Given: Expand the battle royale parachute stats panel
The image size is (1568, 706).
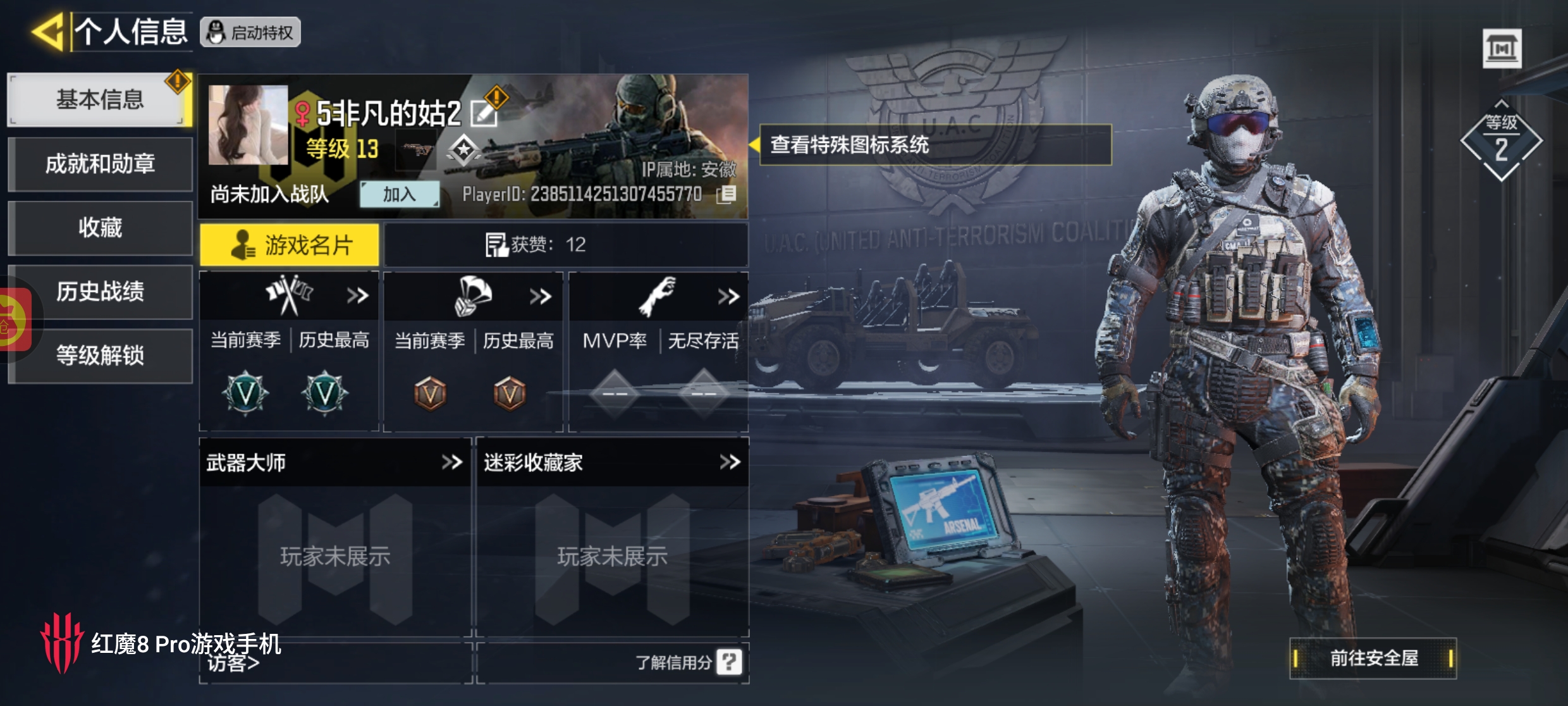Looking at the screenshot, I should click(x=541, y=296).
